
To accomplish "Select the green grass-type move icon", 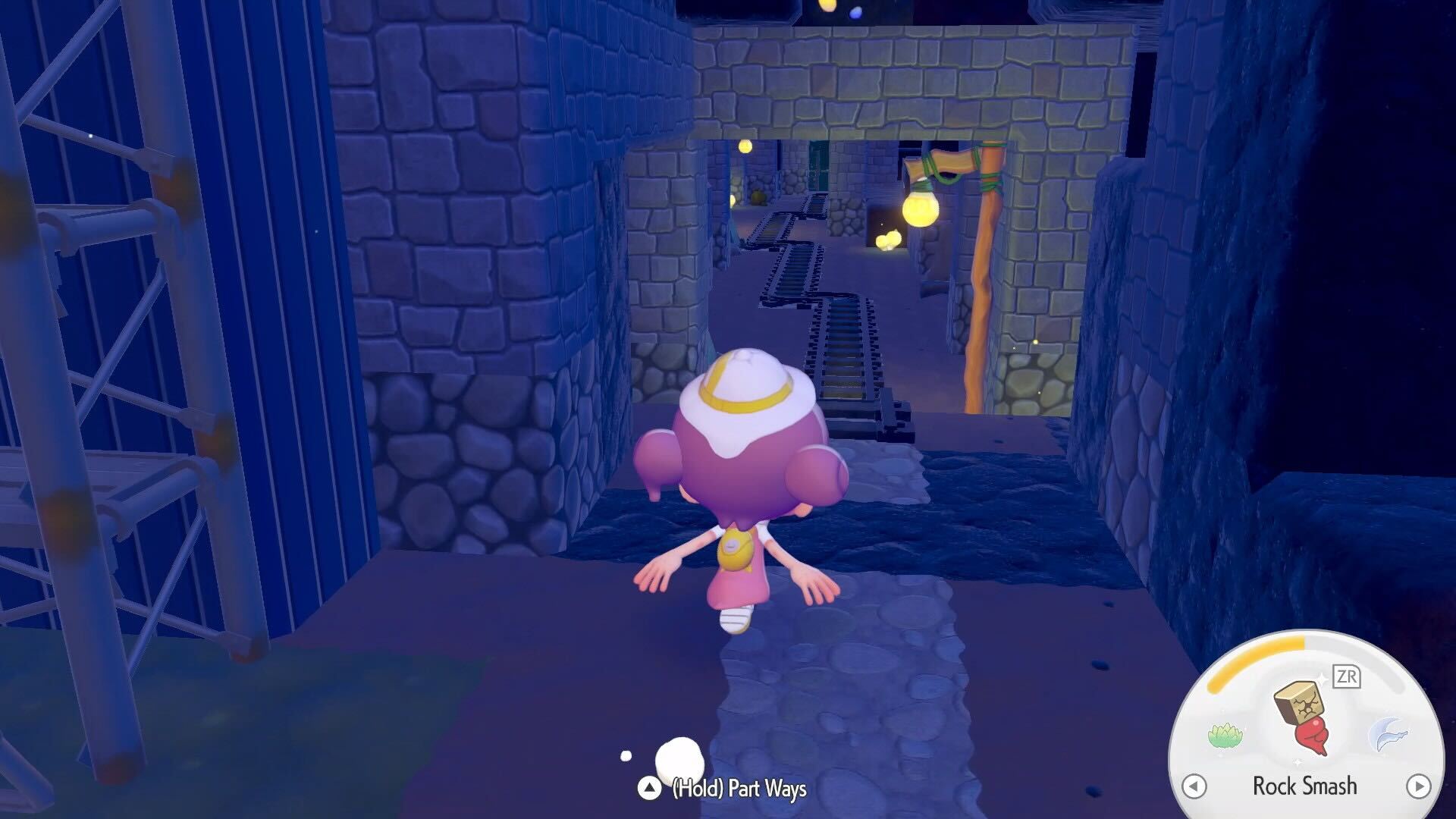I will pyautogui.click(x=1226, y=734).
